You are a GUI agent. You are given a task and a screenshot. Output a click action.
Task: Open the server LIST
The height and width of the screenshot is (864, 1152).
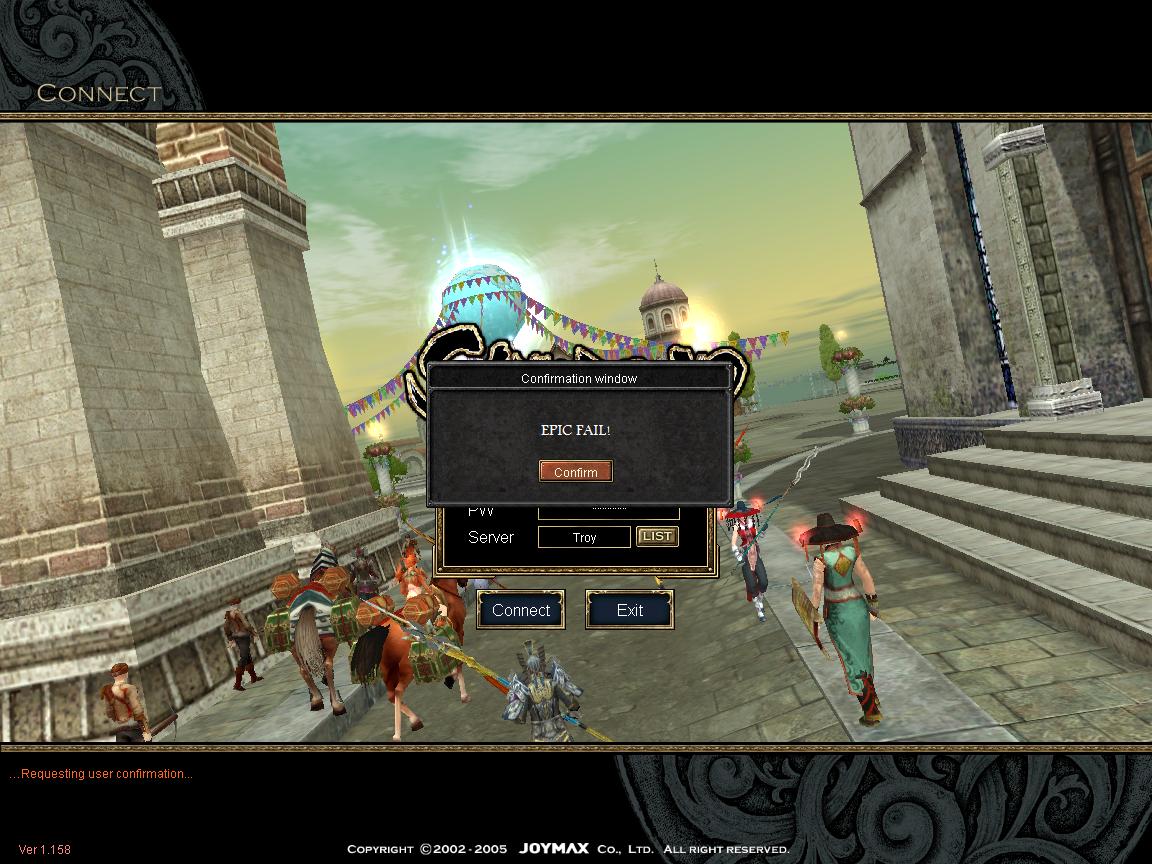657,537
